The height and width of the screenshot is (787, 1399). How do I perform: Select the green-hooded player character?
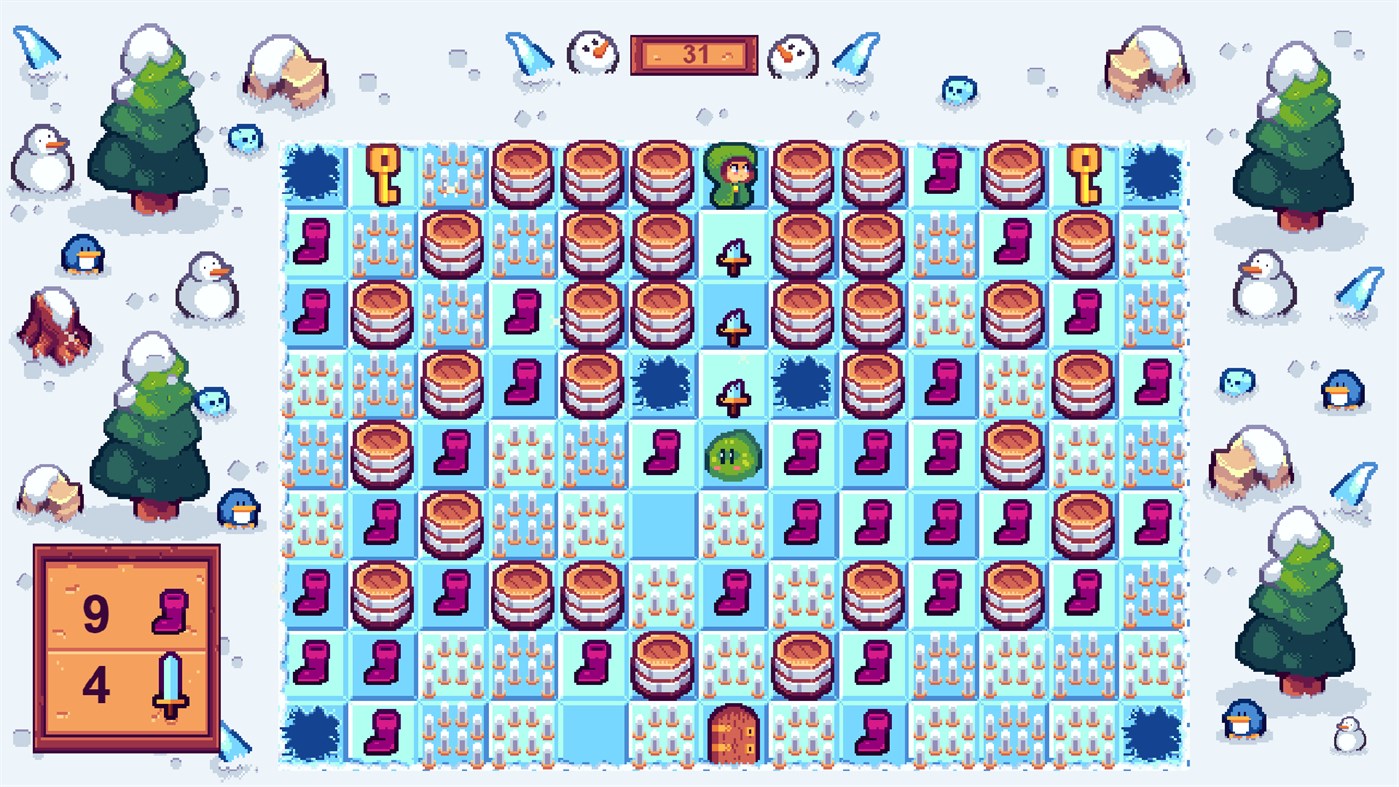(x=735, y=175)
